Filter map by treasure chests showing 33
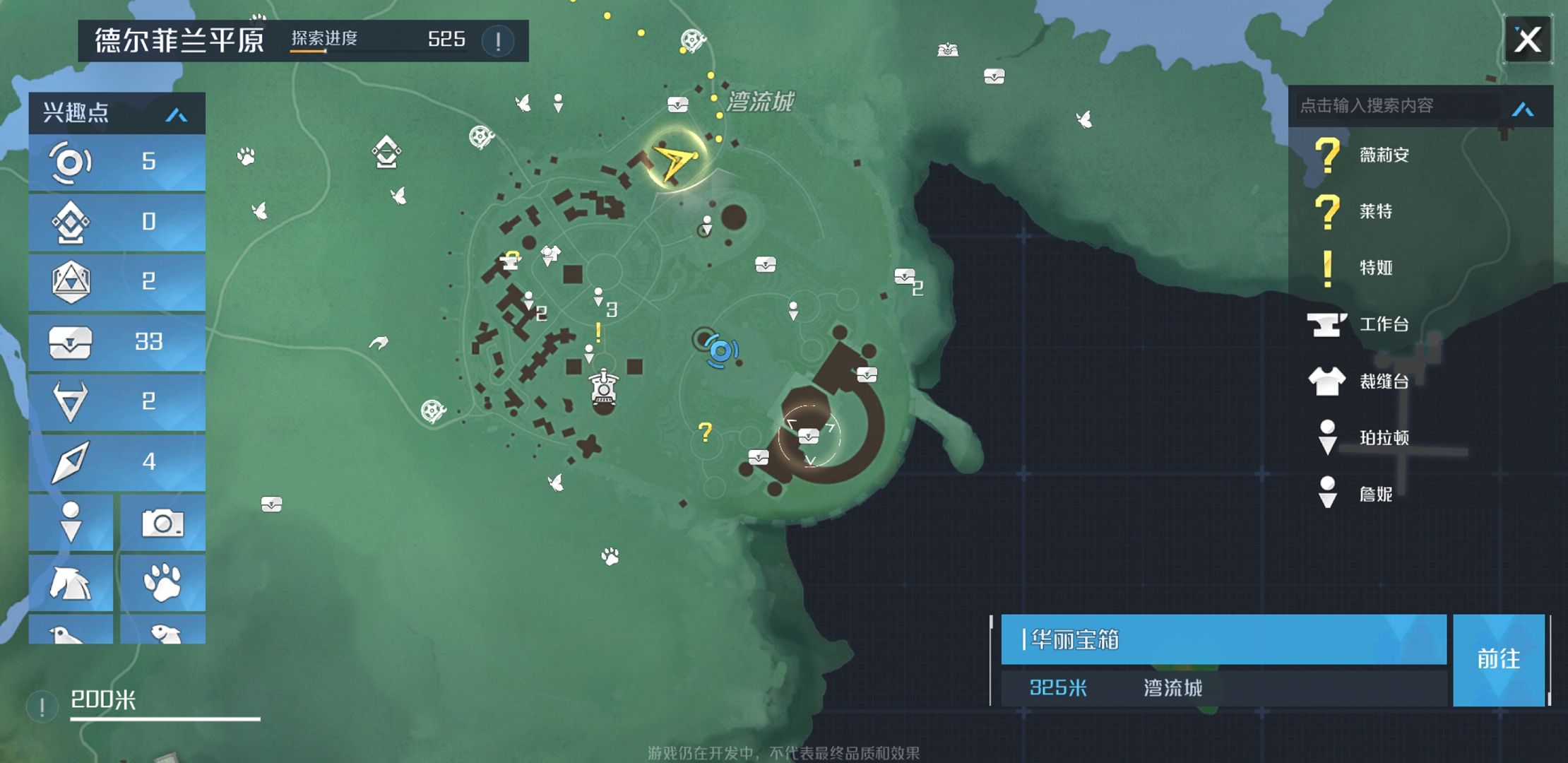1568x763 pixels. click(x=117, y=342)
